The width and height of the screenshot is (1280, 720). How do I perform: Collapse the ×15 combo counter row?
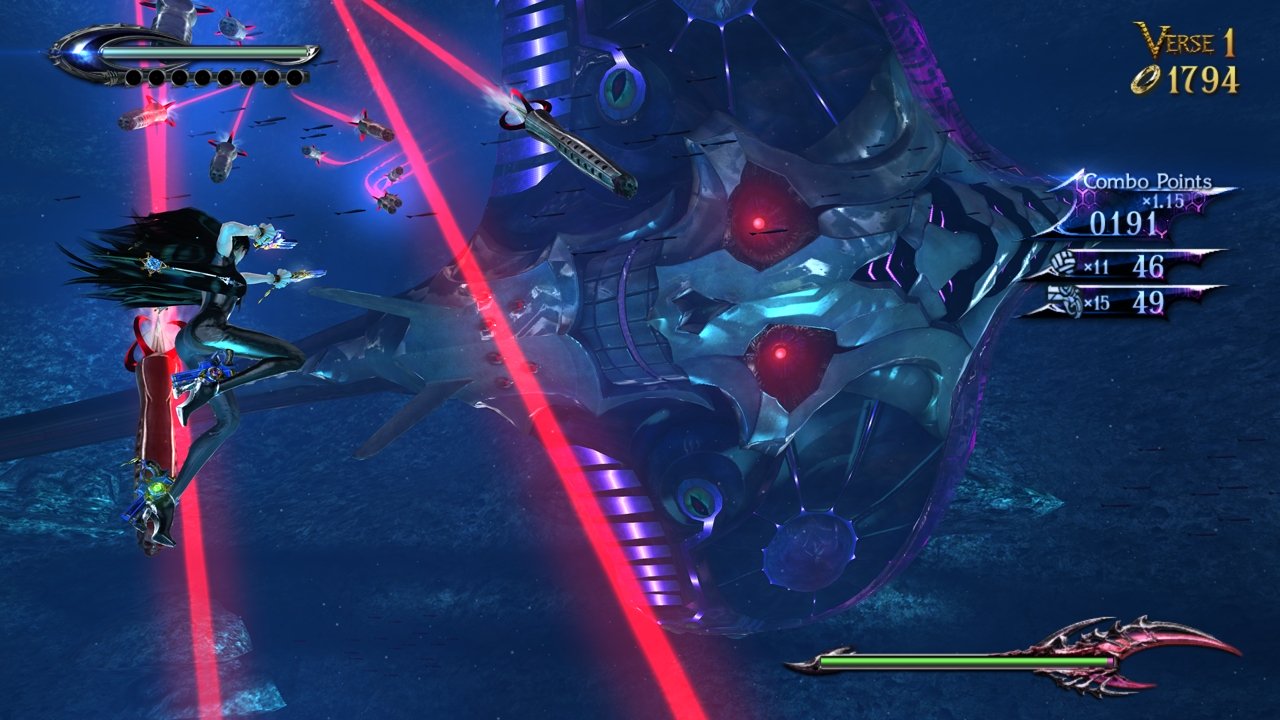pos(1110,300)
